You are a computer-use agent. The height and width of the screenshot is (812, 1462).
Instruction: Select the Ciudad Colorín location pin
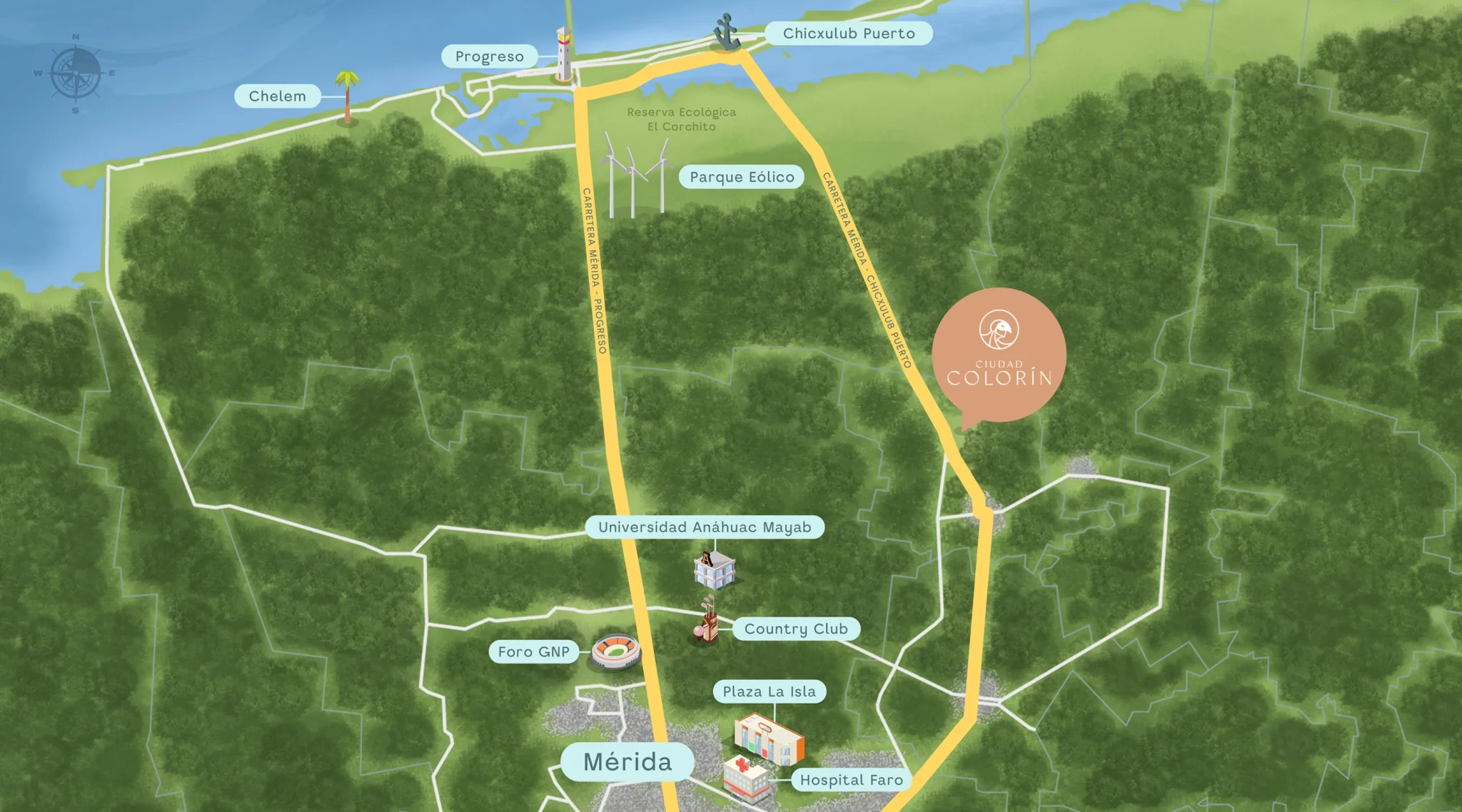pyautogui.click(x=999, y=355)
